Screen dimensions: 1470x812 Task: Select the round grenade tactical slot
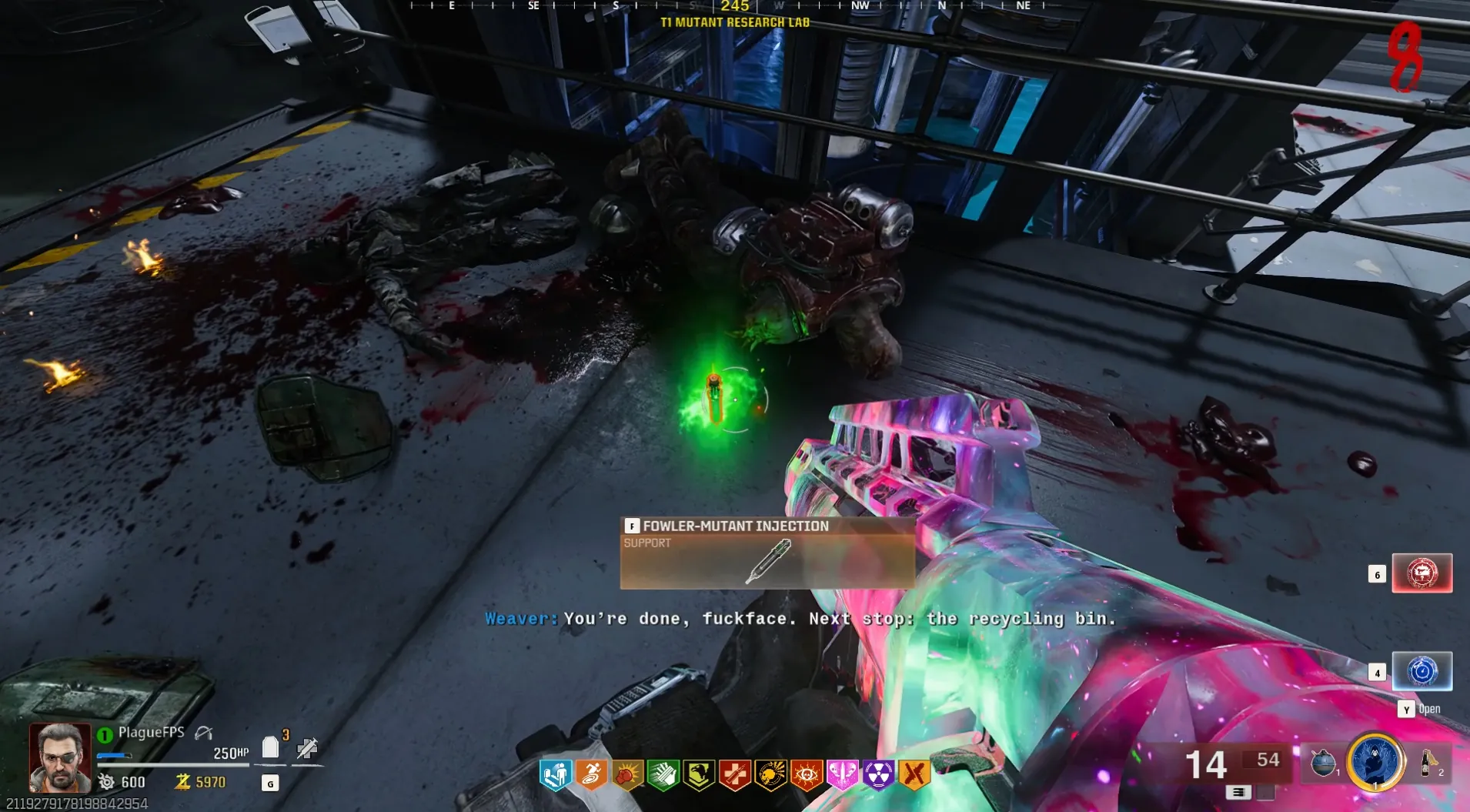(x=1323, y=763)
